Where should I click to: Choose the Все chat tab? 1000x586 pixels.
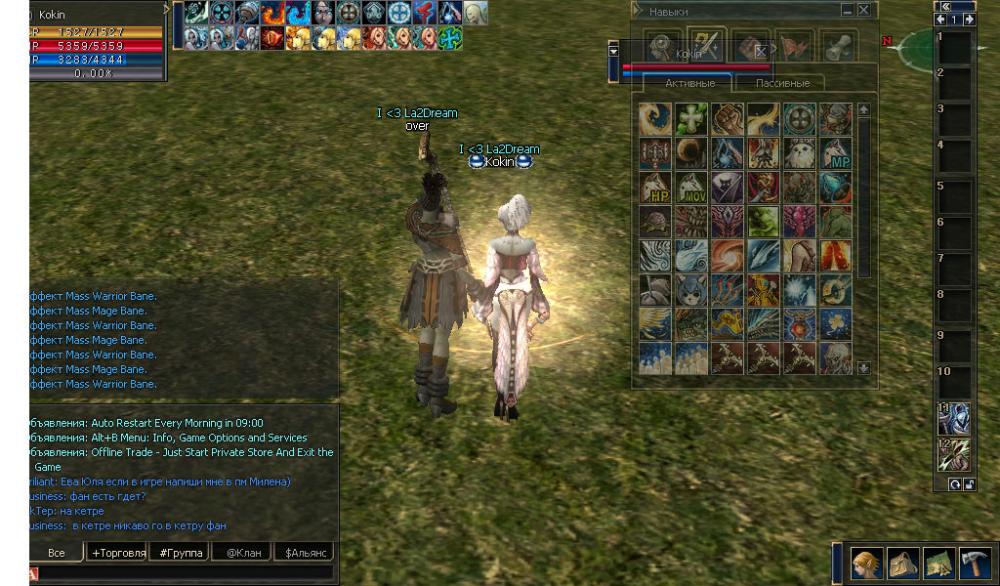(57, 552)
